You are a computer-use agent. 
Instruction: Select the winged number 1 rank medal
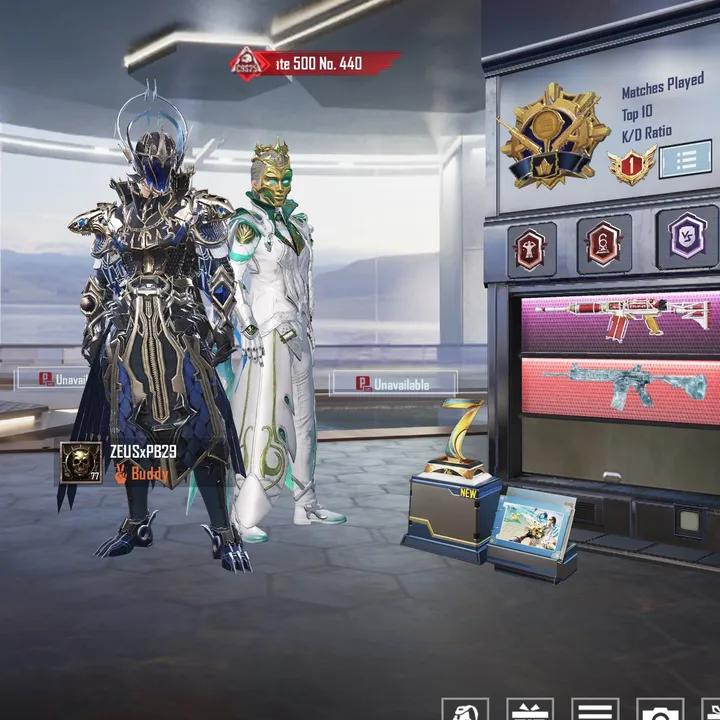[x=632, y=165]
